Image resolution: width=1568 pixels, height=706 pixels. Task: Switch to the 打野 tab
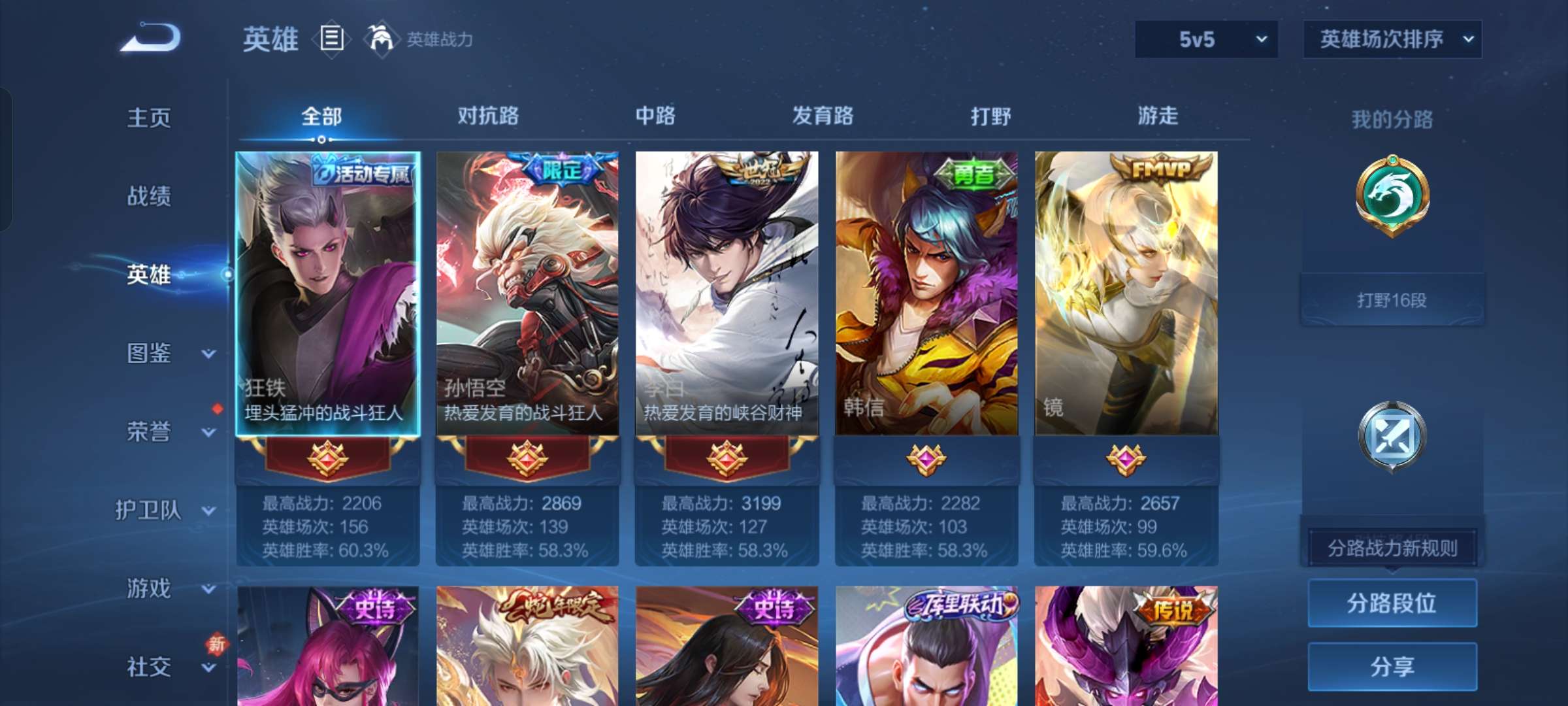pyautogui.click(x=990, y=116)
